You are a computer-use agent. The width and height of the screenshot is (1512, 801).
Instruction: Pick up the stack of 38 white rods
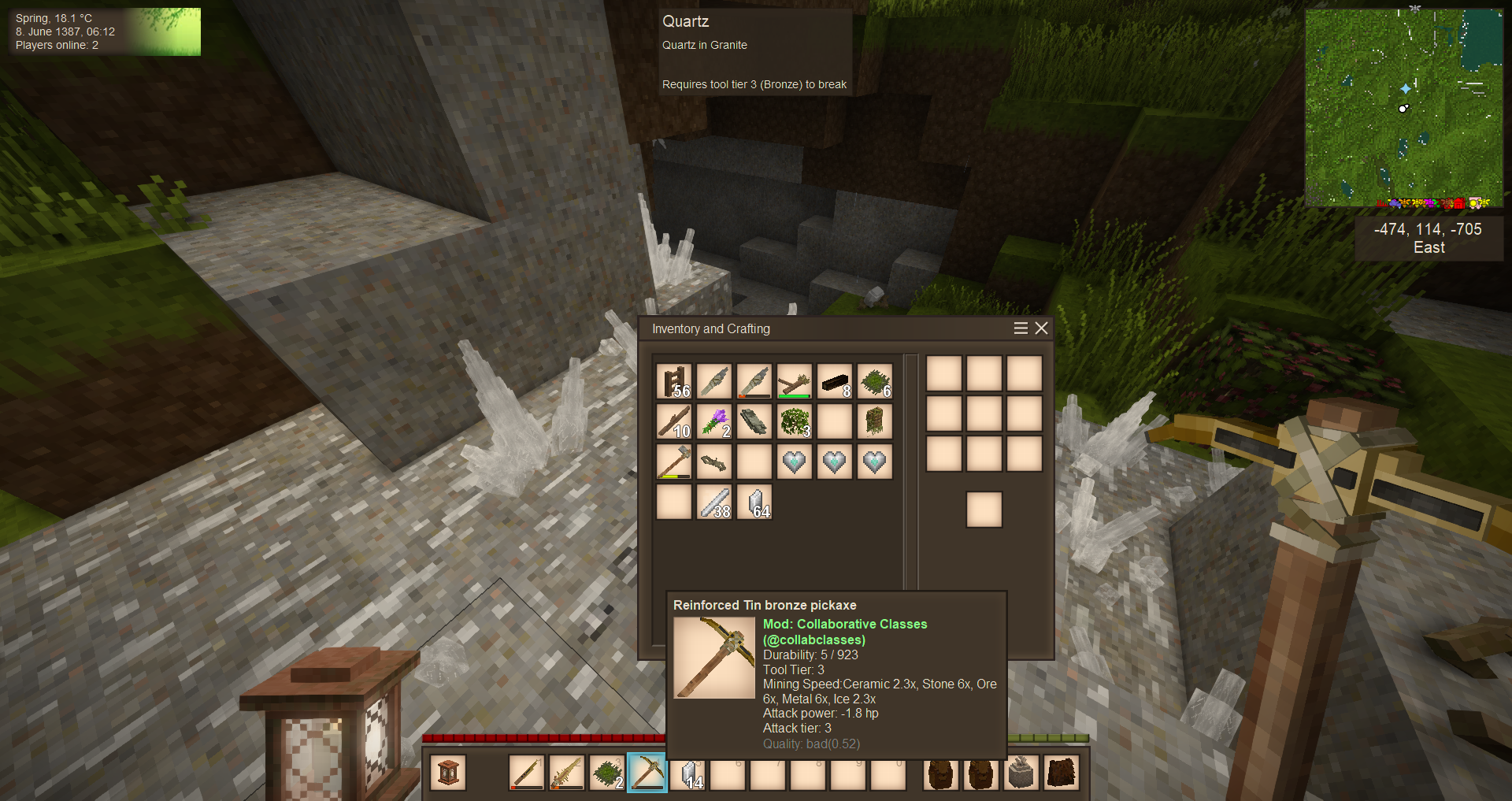714,502
